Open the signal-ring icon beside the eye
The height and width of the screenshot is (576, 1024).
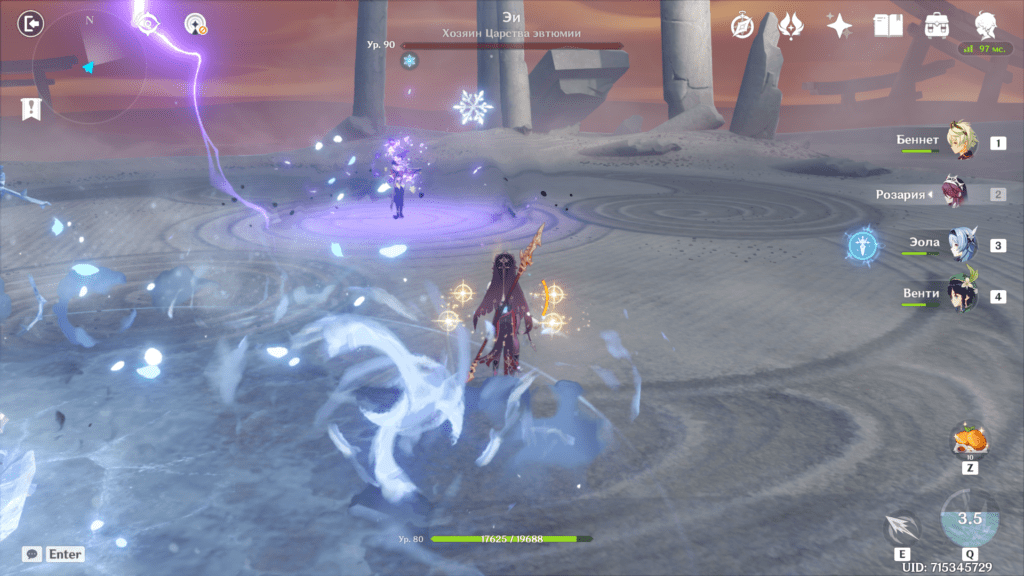pos(195,25)
